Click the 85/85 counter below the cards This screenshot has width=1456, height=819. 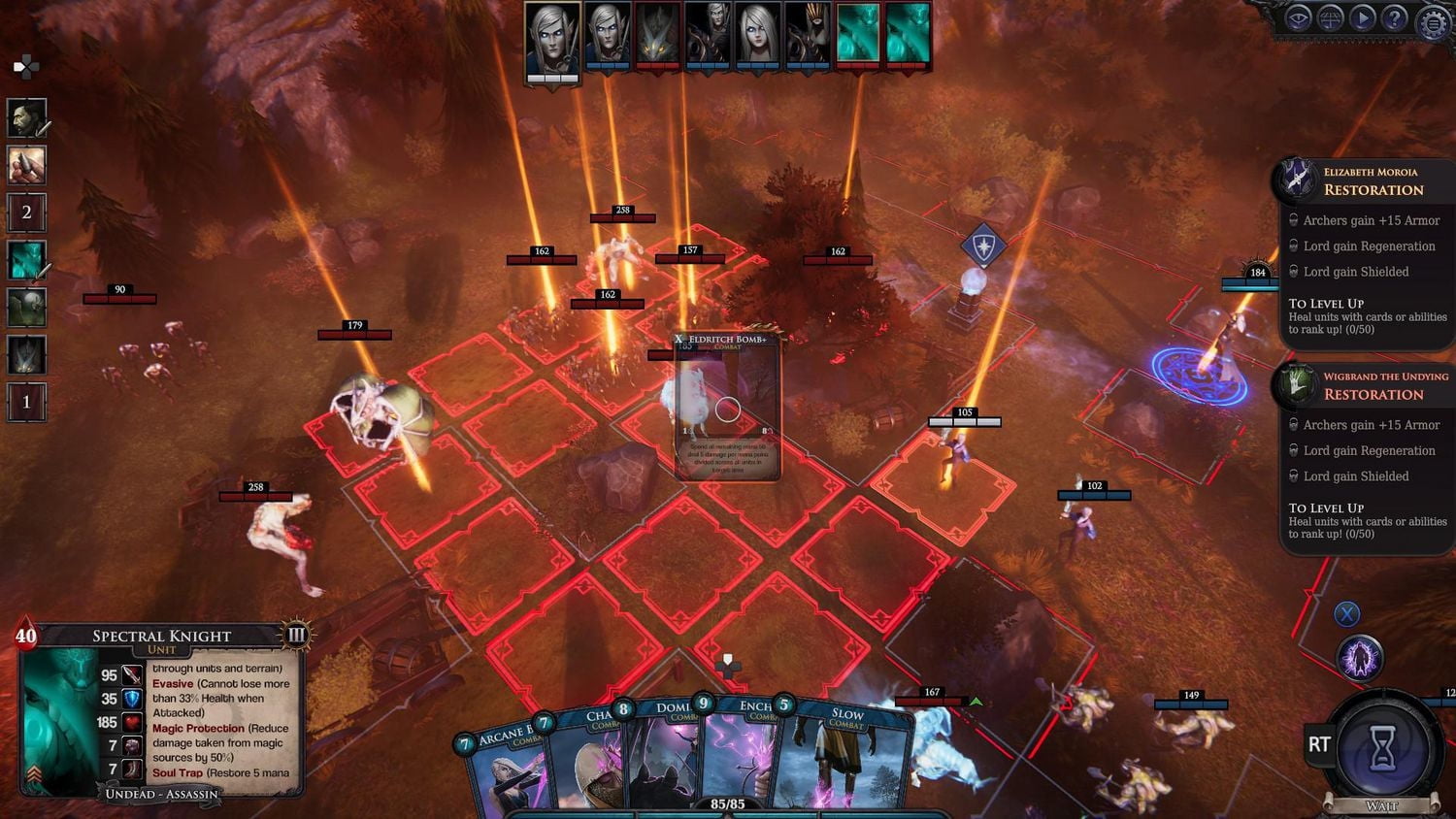tap(728, 803)
